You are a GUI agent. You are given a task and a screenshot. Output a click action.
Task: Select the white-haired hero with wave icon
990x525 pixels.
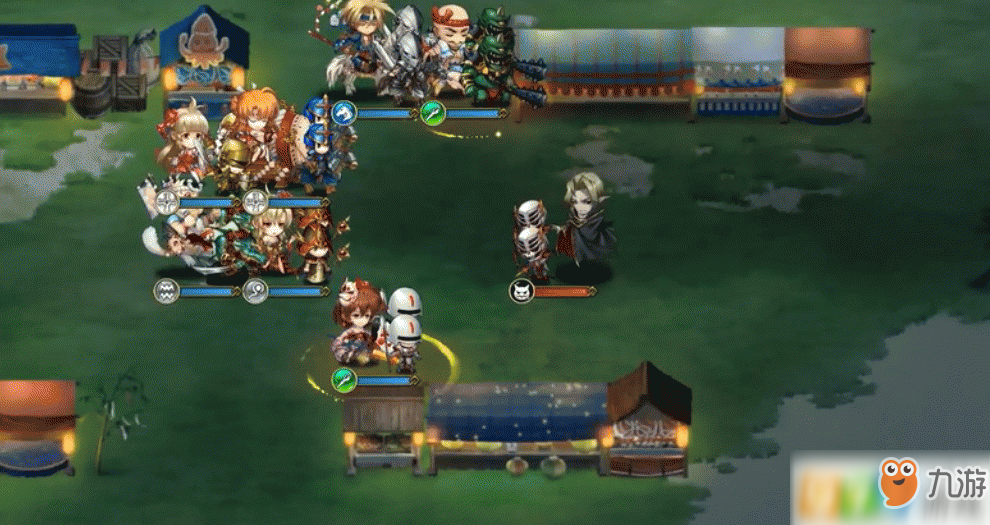[x=185, y=240]
